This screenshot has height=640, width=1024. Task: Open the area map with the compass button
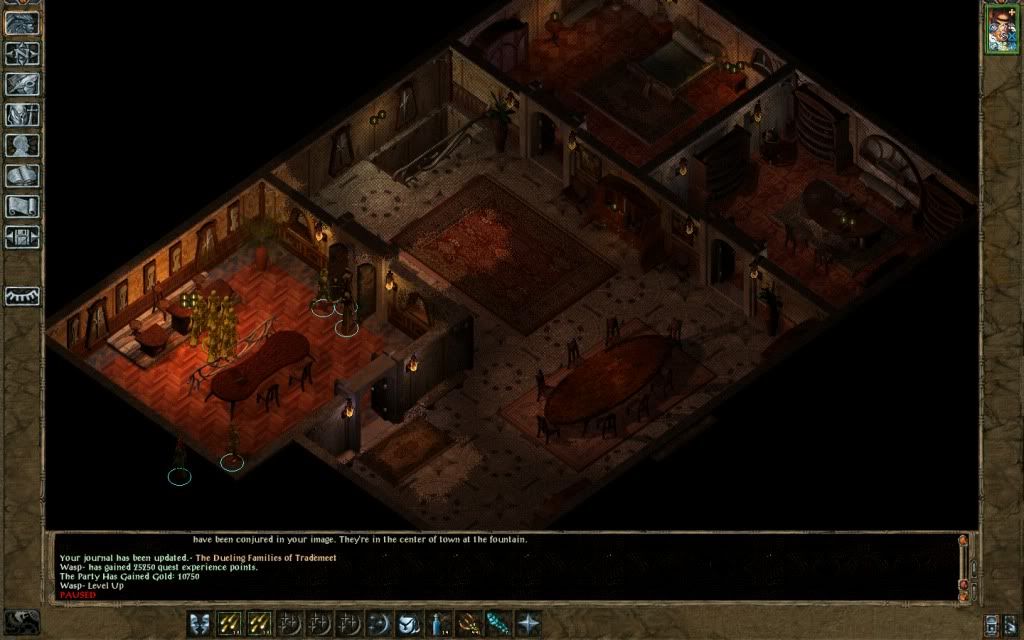(22, 53)
